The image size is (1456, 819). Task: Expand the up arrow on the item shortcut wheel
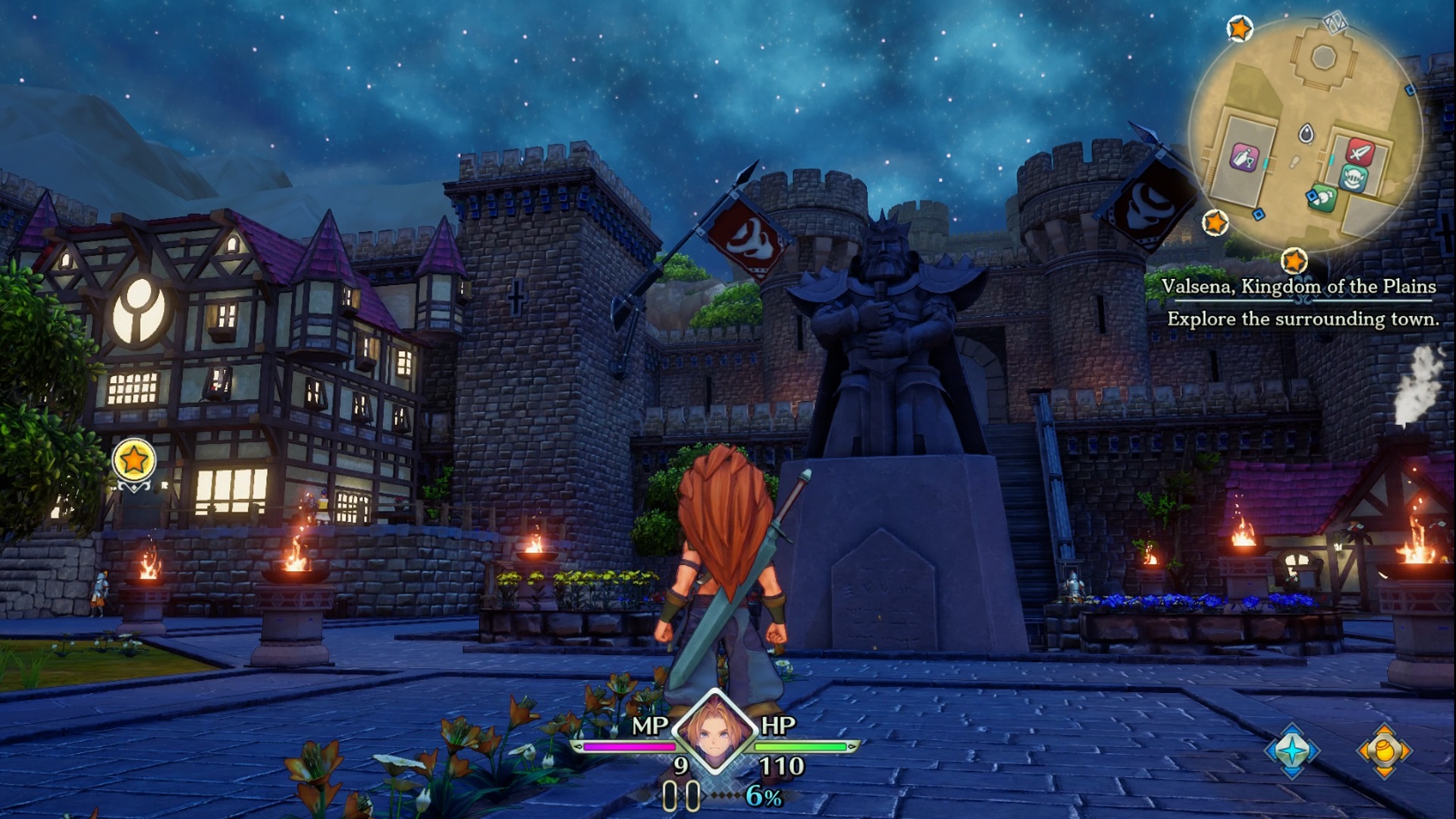click(x=1383, y=729)
